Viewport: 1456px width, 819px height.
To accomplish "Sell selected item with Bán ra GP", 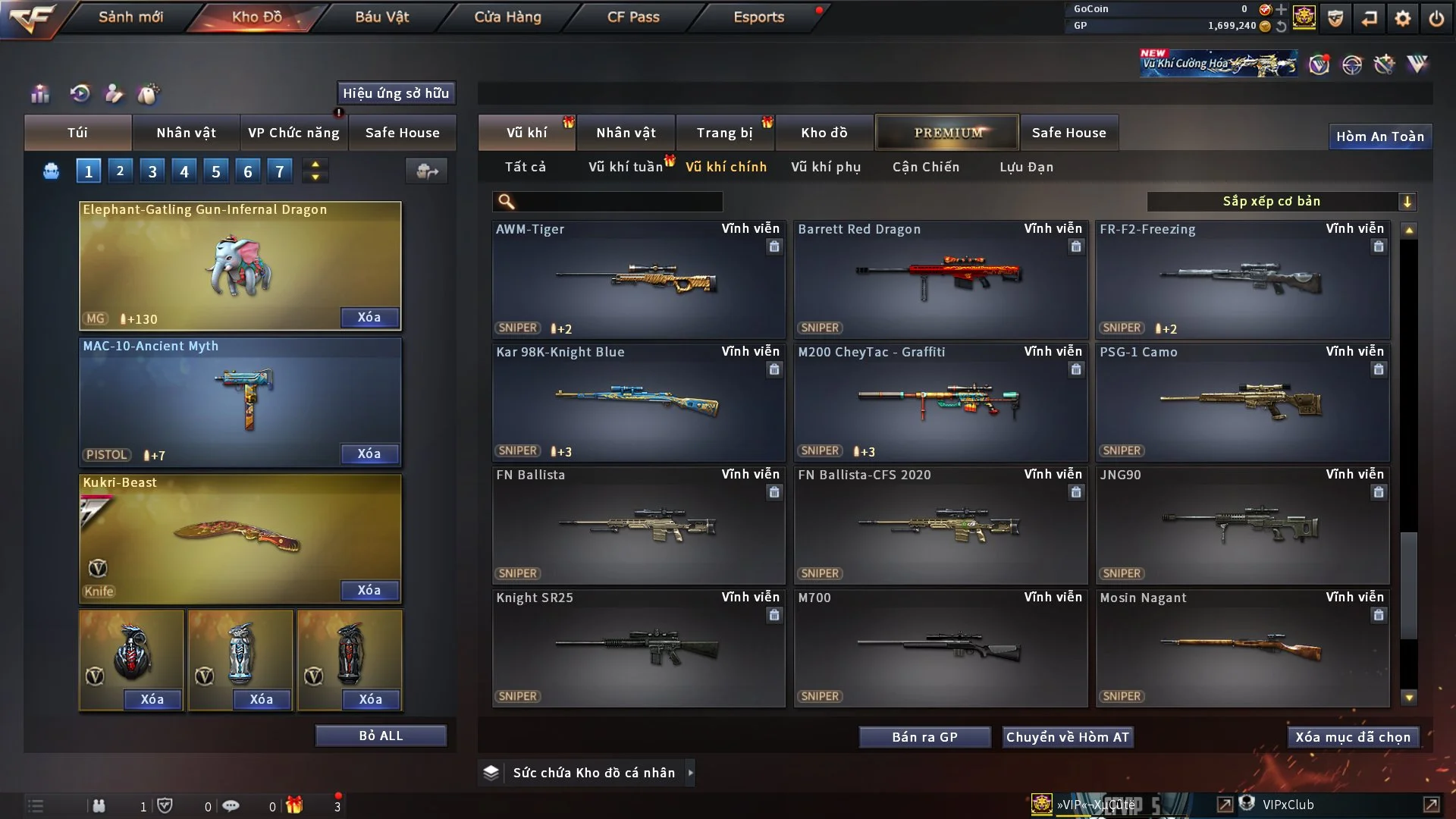I will 924,737.
